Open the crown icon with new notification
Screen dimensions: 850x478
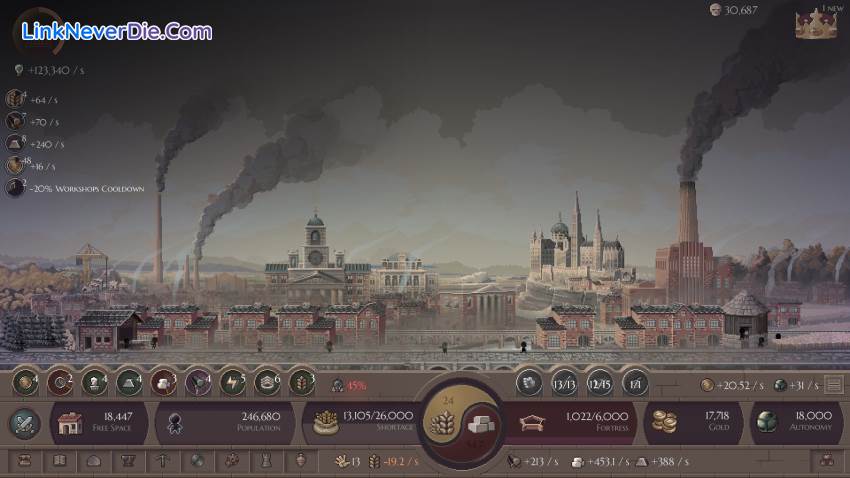coord(816,24)
